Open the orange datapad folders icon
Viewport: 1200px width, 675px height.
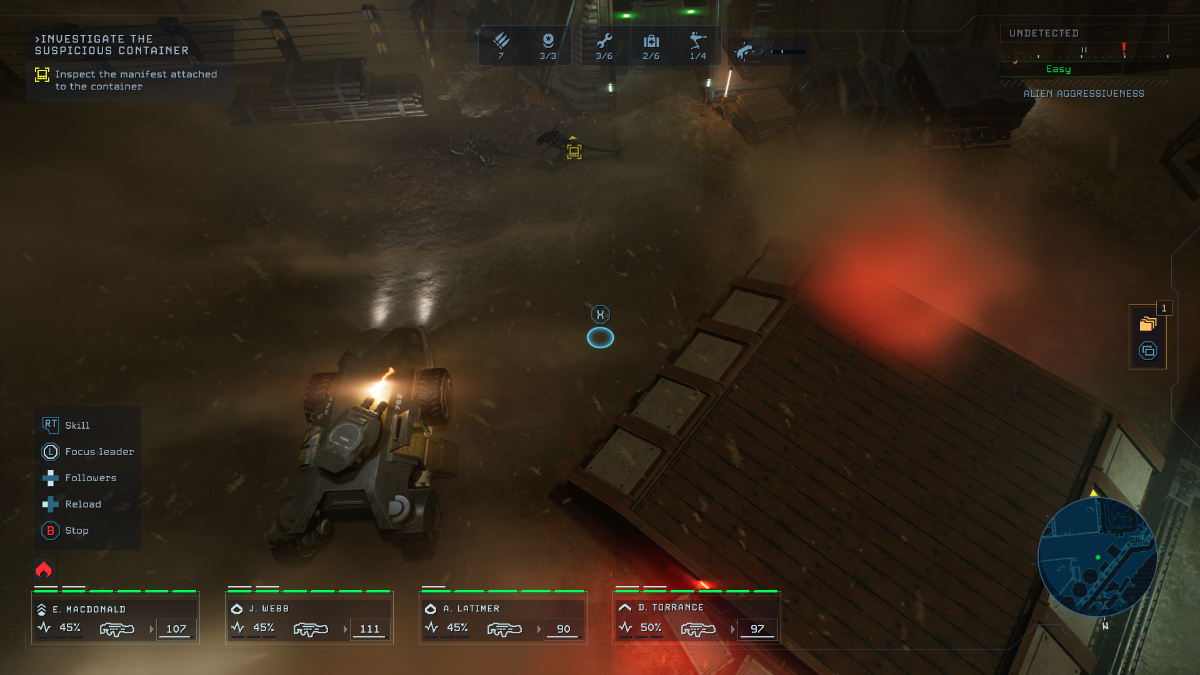point(1147,324)
